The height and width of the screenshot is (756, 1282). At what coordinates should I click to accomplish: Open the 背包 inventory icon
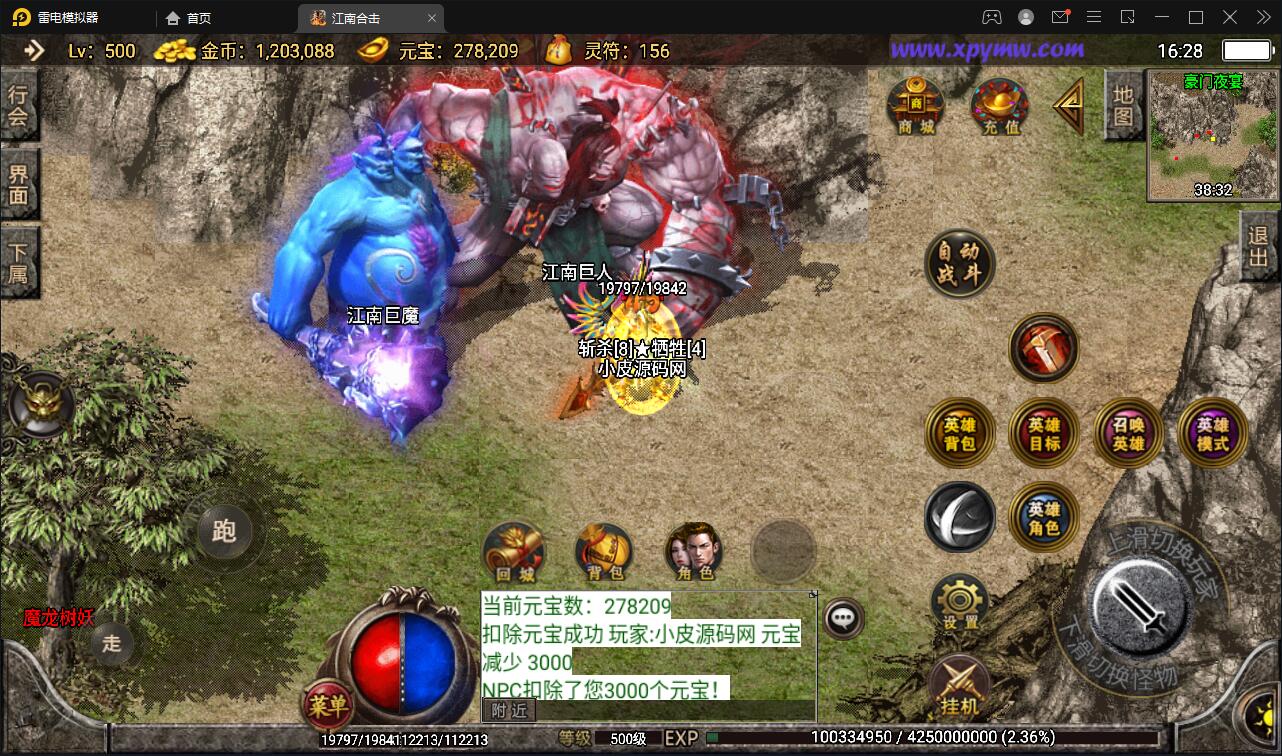604,549
